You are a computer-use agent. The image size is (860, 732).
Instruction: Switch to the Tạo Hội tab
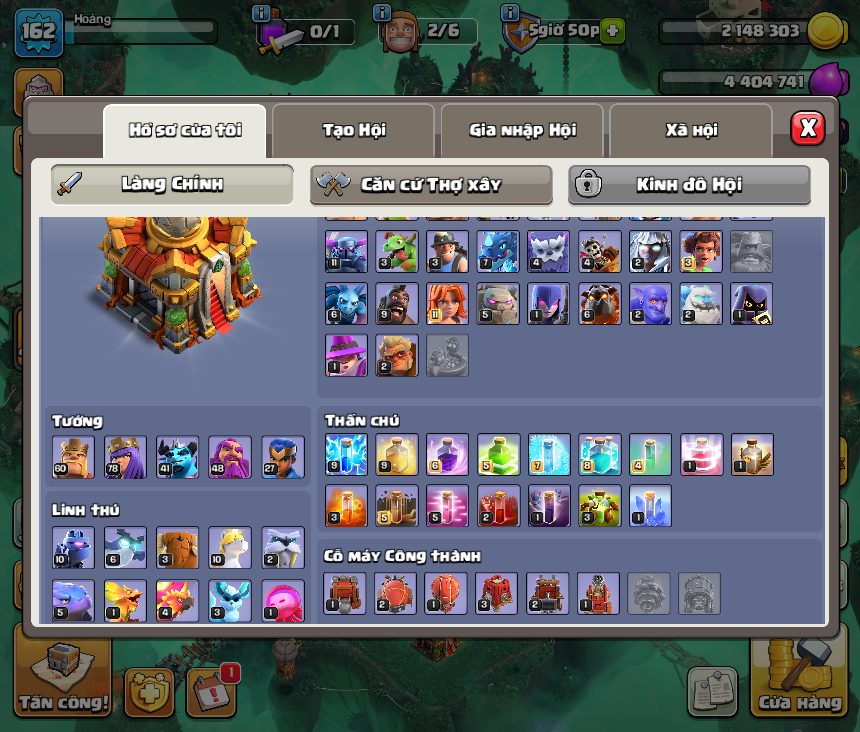tap(353, 130)
